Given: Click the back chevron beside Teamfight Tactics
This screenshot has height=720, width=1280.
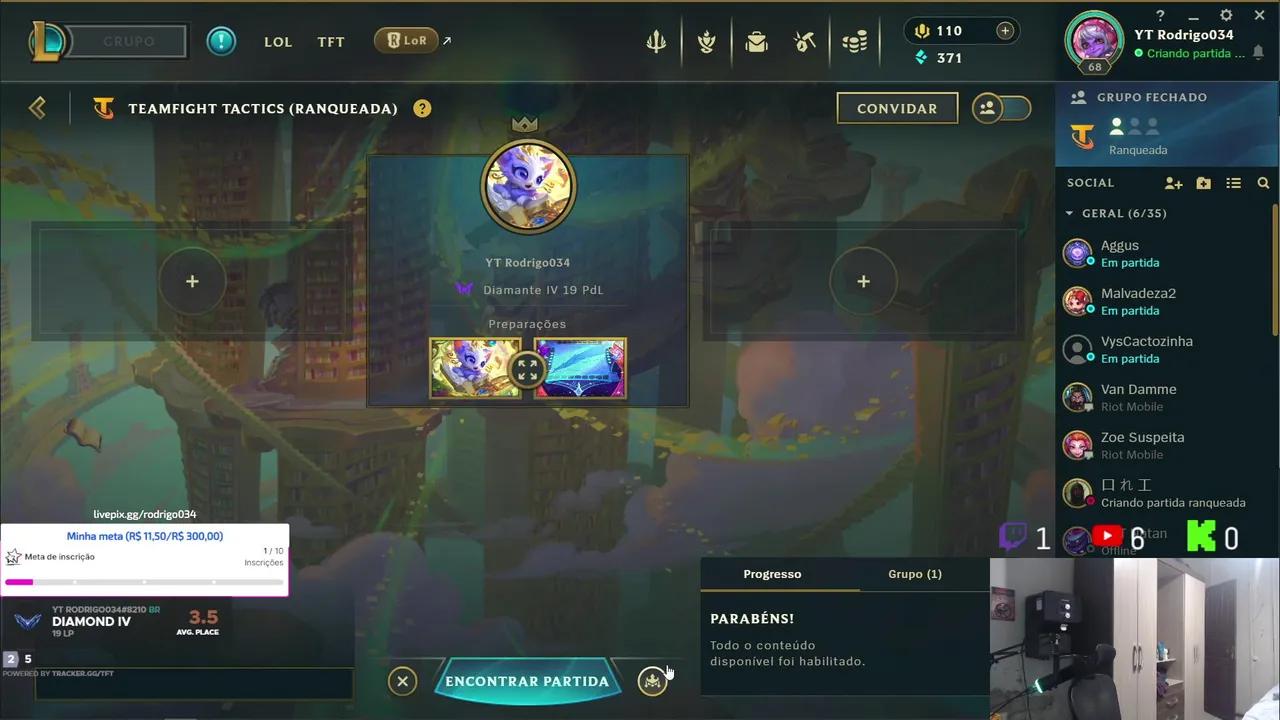Looking at the screenshot, I should coord(37,107).
